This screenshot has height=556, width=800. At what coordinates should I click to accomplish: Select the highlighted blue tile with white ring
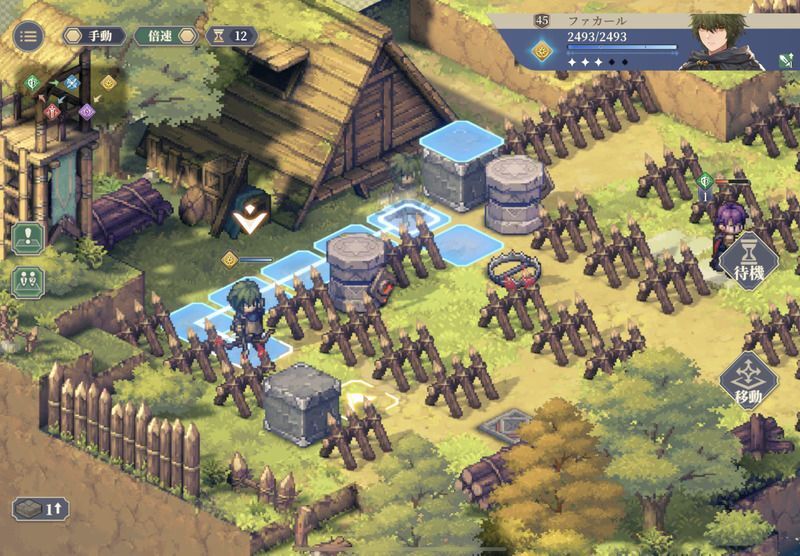pyautogui.click(x=410, y=216)
